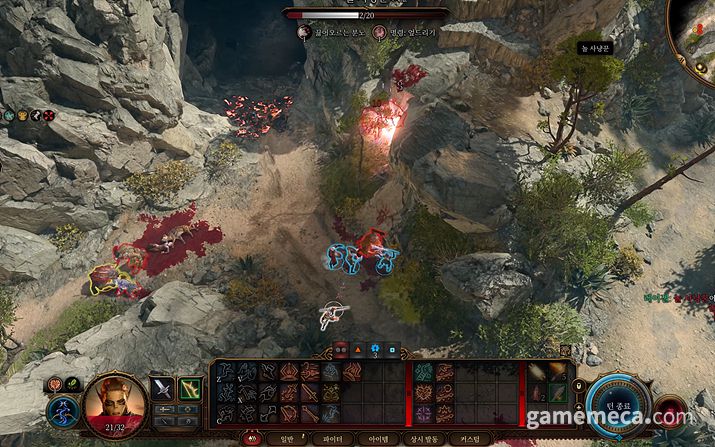Image resolution: width=715 pixels, height=447 pixels.
Task: Choose the ranged bow weapon slot
Action: [x=190, y=388]
